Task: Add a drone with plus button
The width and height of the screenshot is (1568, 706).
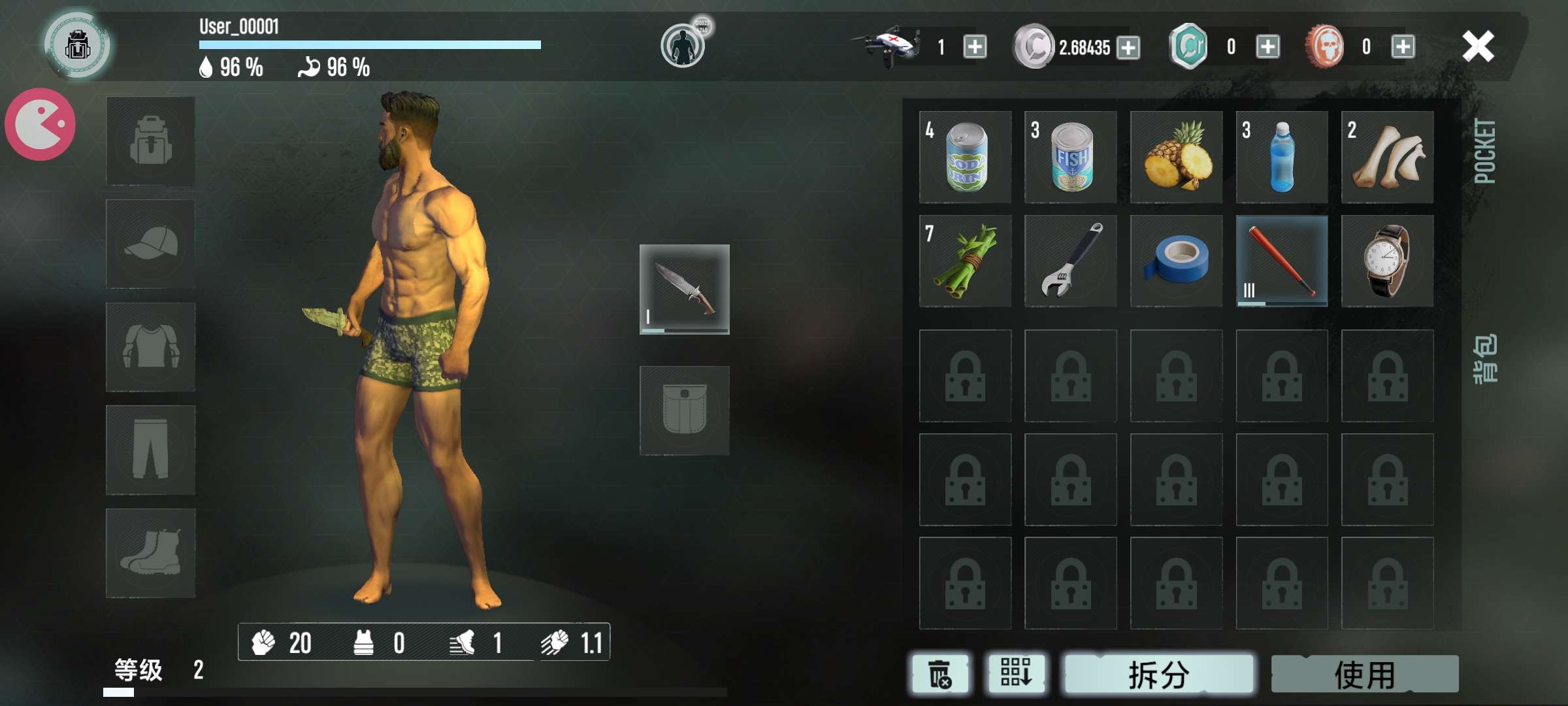Action: pyautogui.click(x=975, y=47)
